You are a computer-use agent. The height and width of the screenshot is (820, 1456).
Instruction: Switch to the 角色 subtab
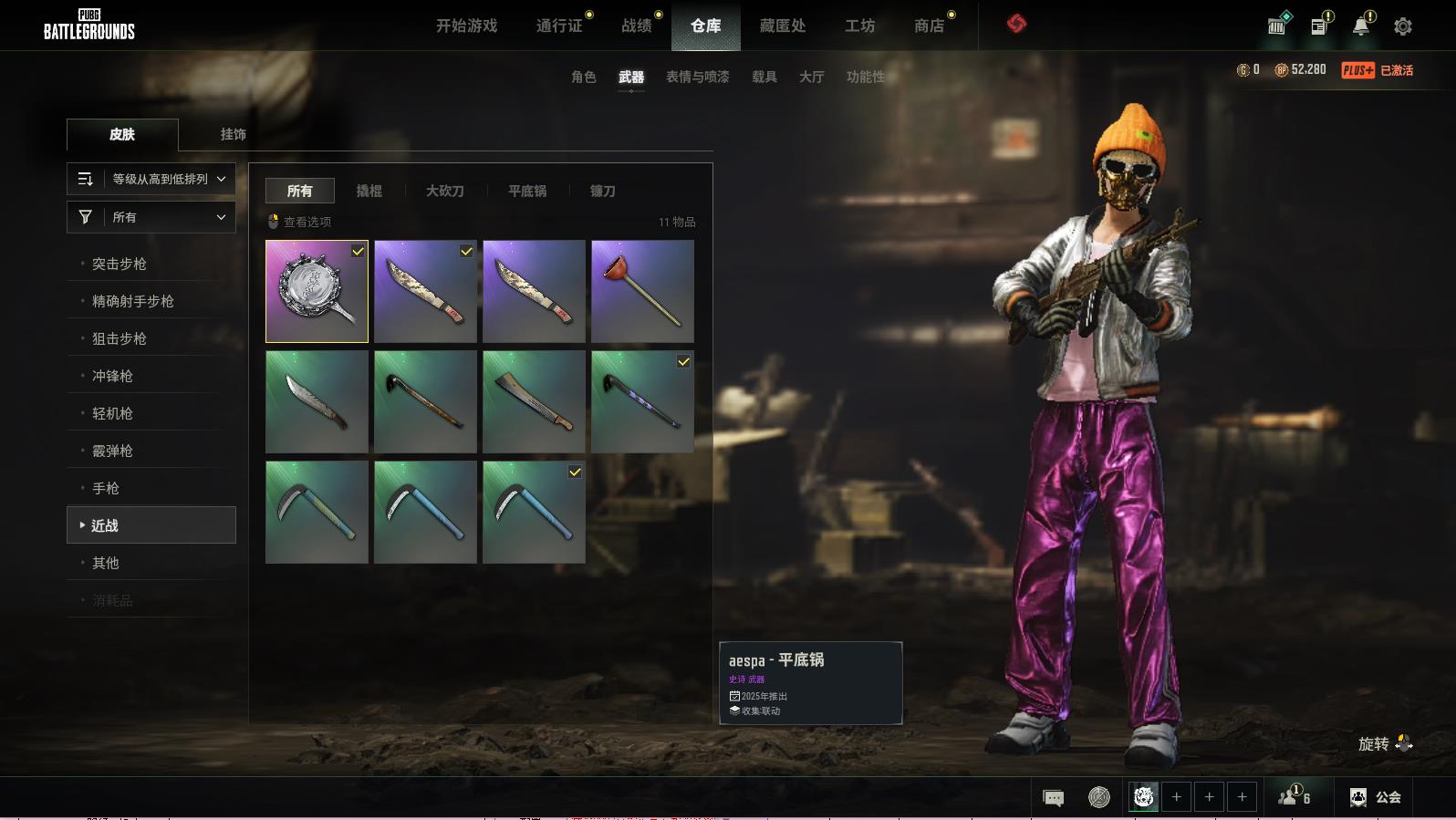point(583,77)
